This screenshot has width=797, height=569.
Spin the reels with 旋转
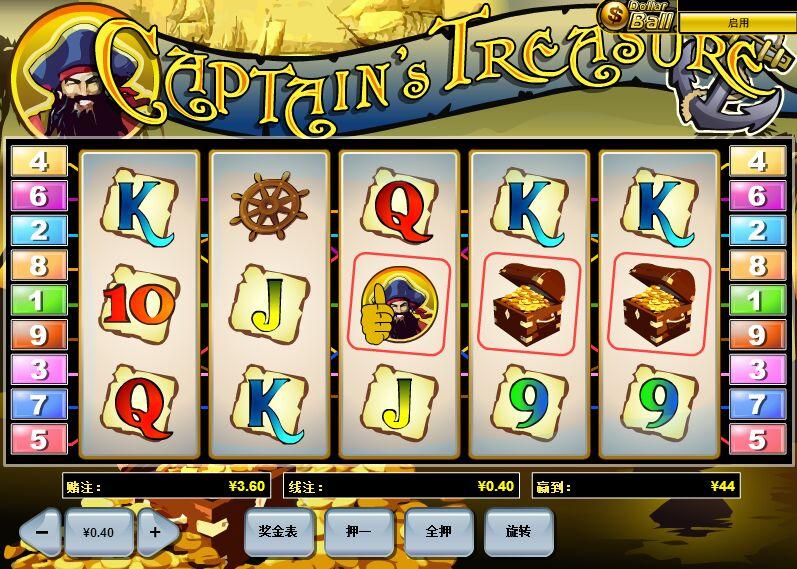(x=519, y=532)
